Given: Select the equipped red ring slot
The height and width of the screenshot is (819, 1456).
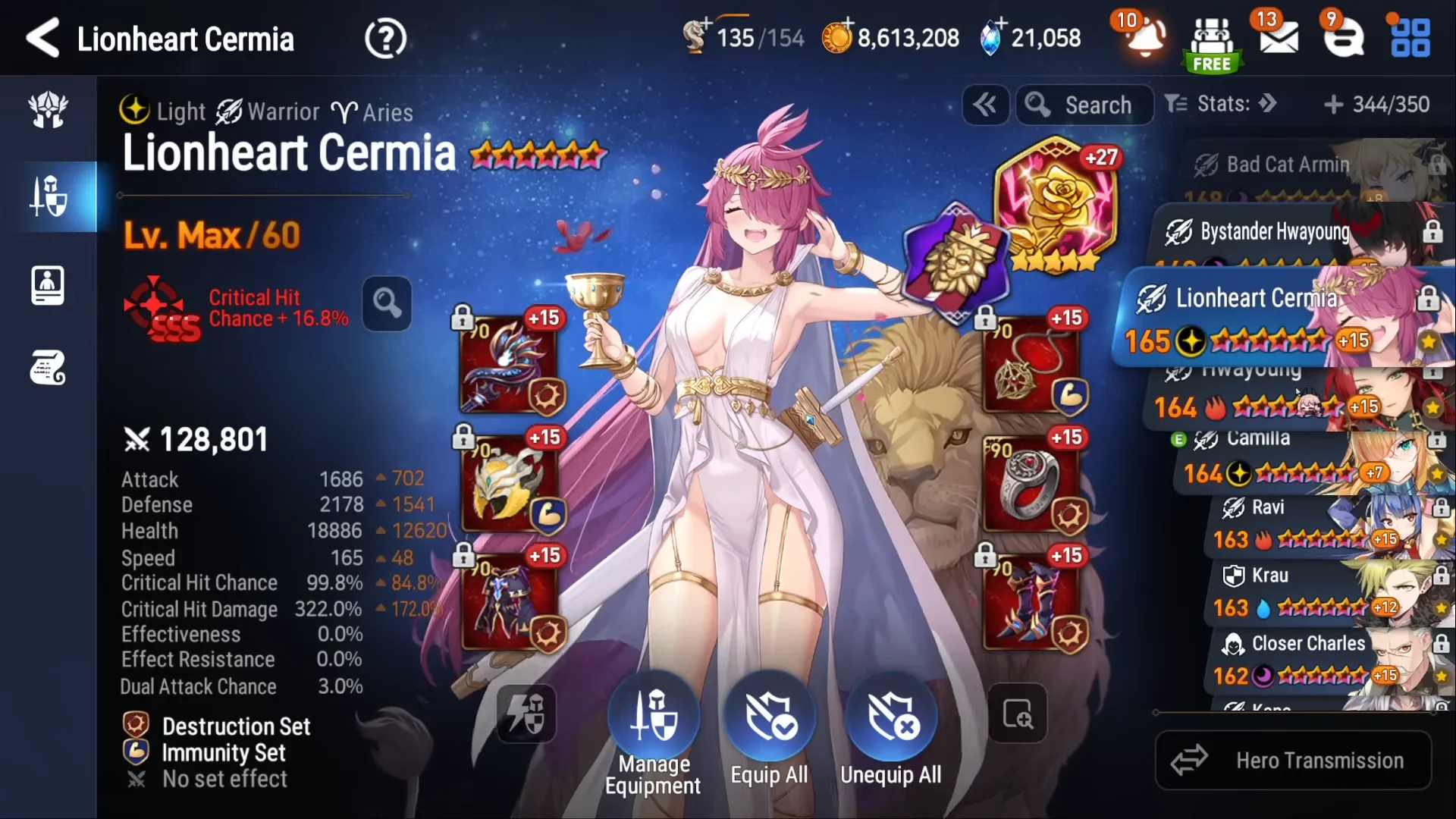Looking at the screenshot, I should tap(1031, 483).
